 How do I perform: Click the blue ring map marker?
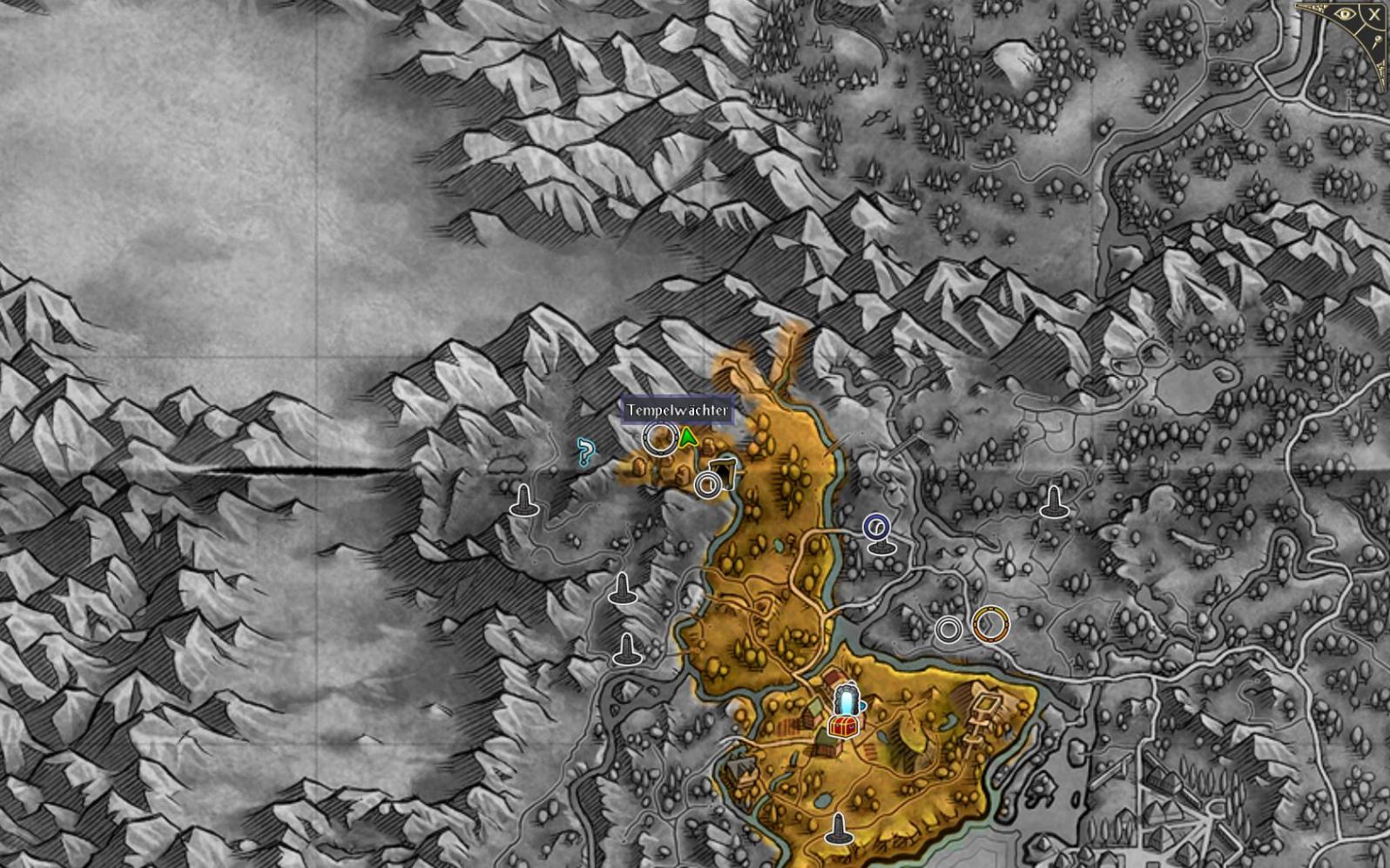pyautogui.click(x=876, y=527)
